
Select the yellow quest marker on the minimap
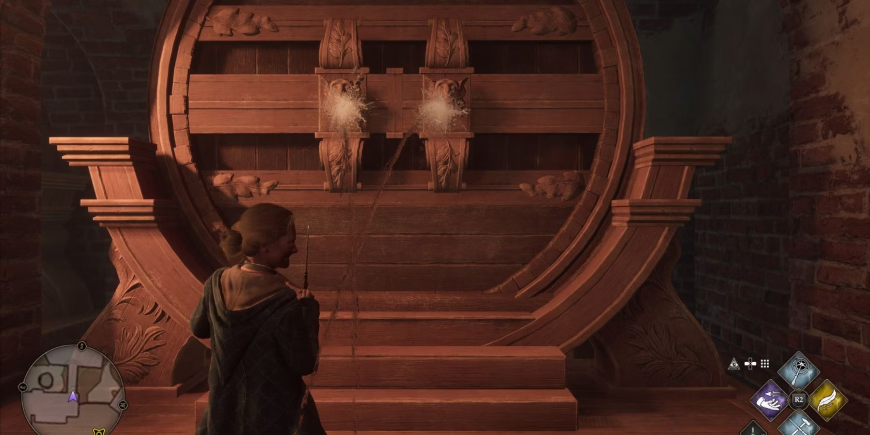coord(99,431)
